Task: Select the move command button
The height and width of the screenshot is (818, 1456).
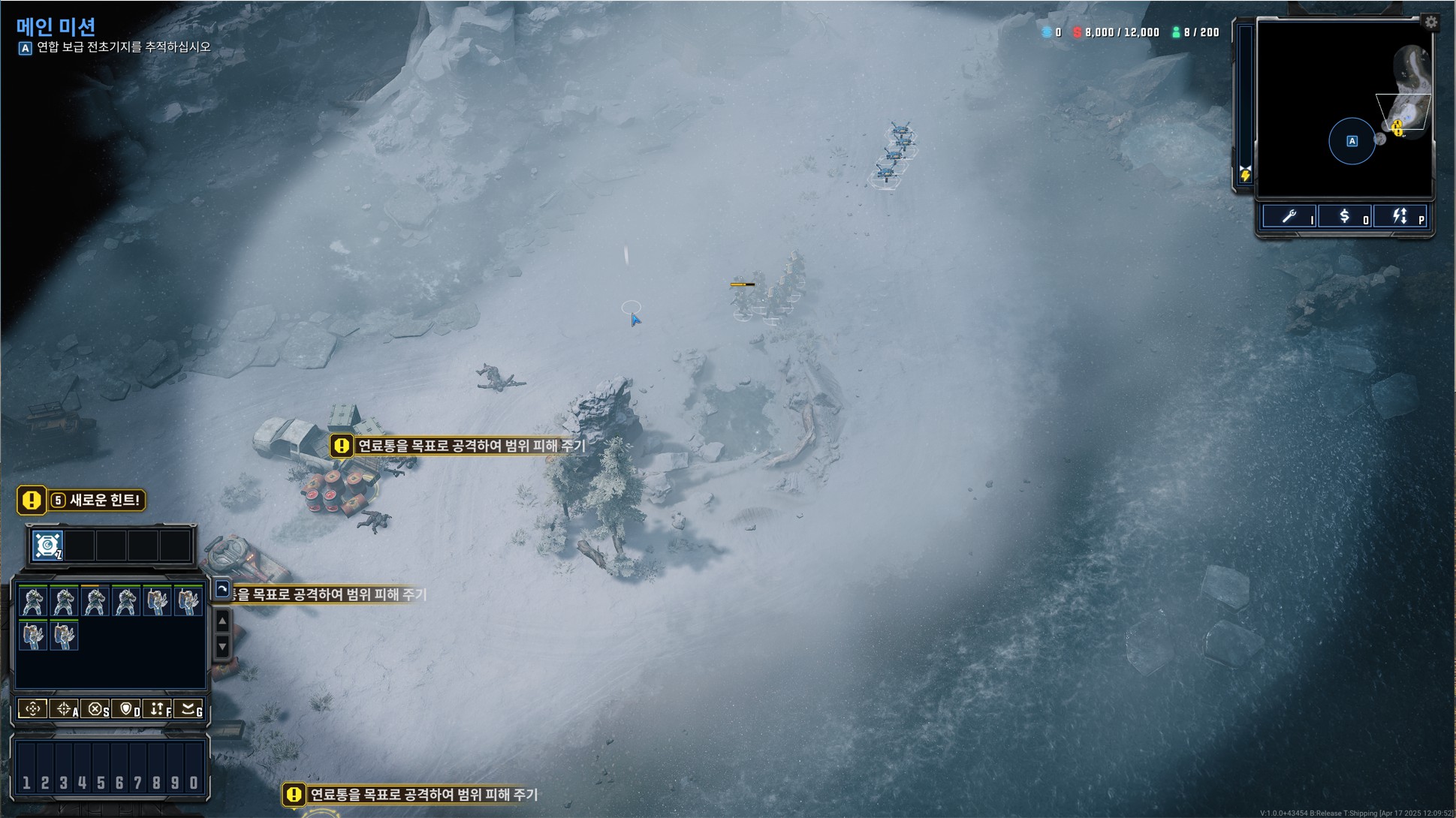Action: coord(32,708)
